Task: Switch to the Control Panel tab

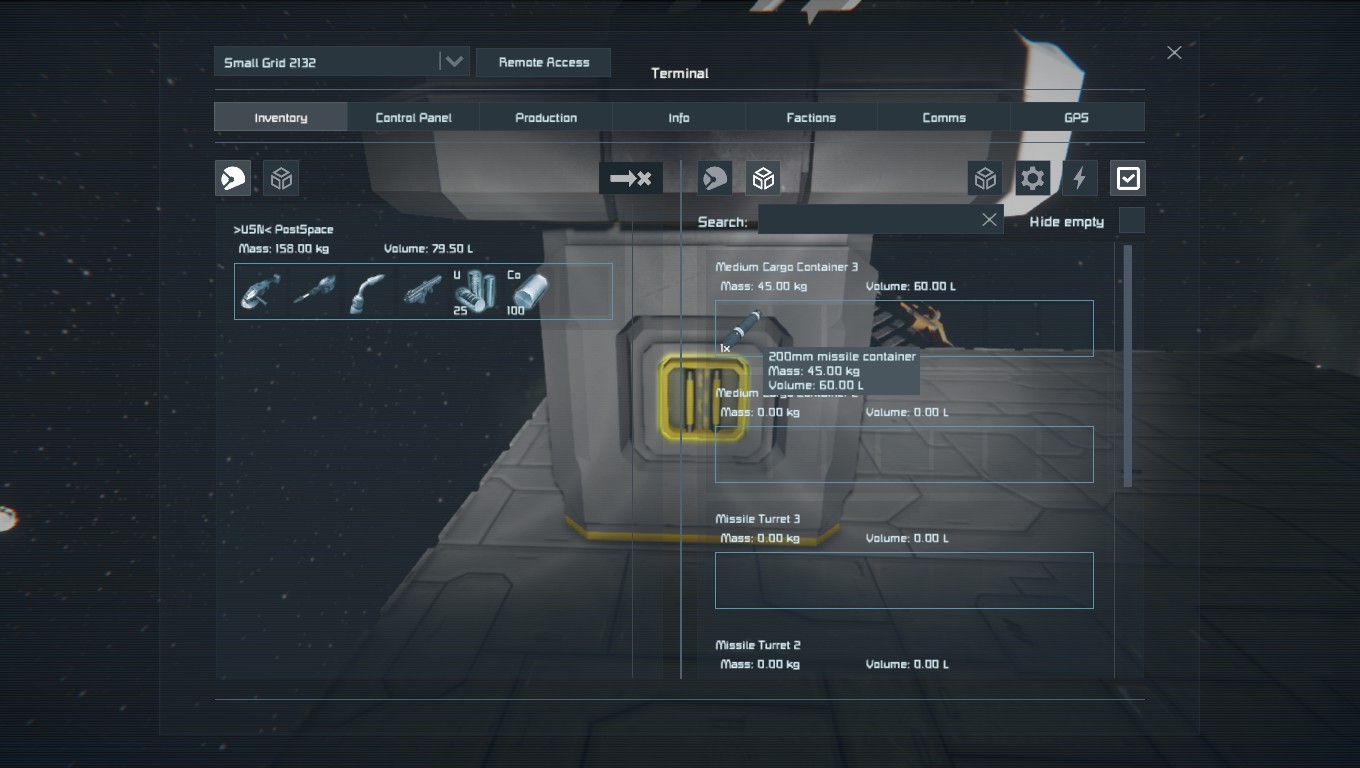Action: click(x=413, y=117)
